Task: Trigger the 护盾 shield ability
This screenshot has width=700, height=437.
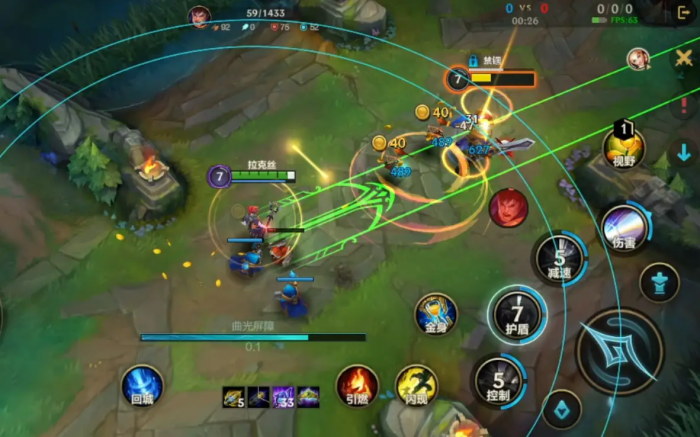Action: tap(518, 312)
